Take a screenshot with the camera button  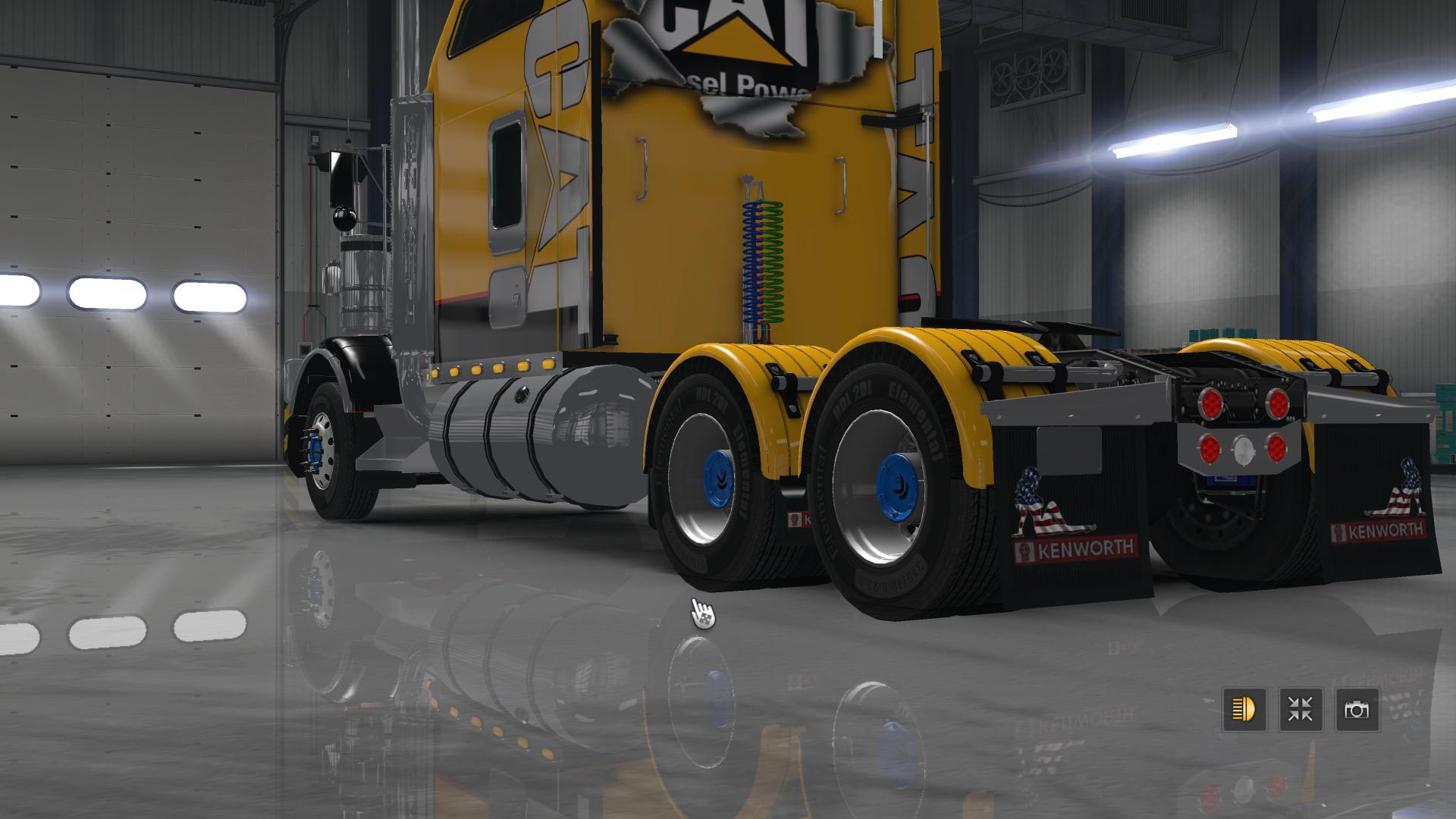tap(1357, 710)
